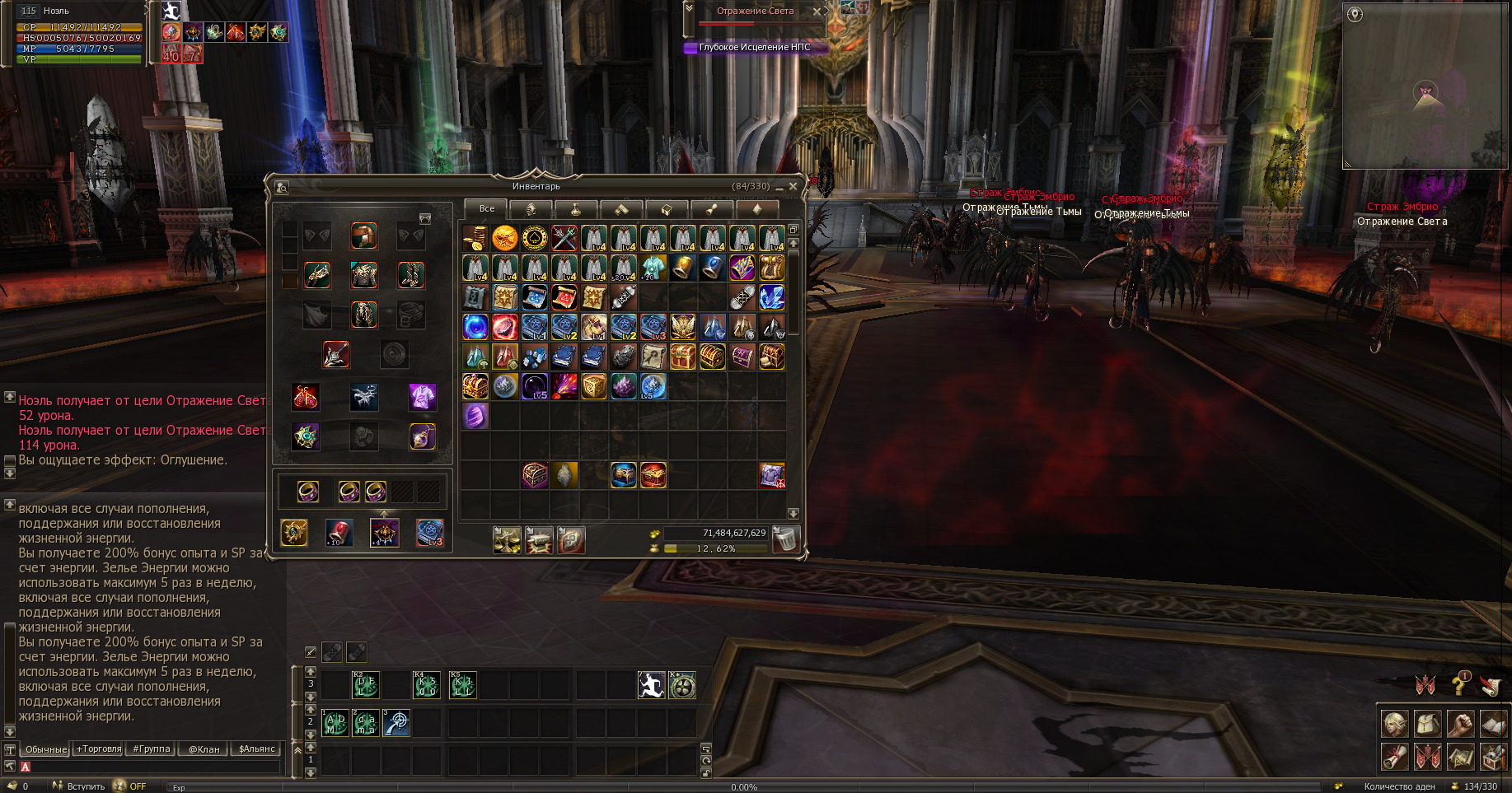Image resolution: width=1512 pixels, height=793 pixels.
Task: Open the map scroll menu button
Action: point(1460,755)
